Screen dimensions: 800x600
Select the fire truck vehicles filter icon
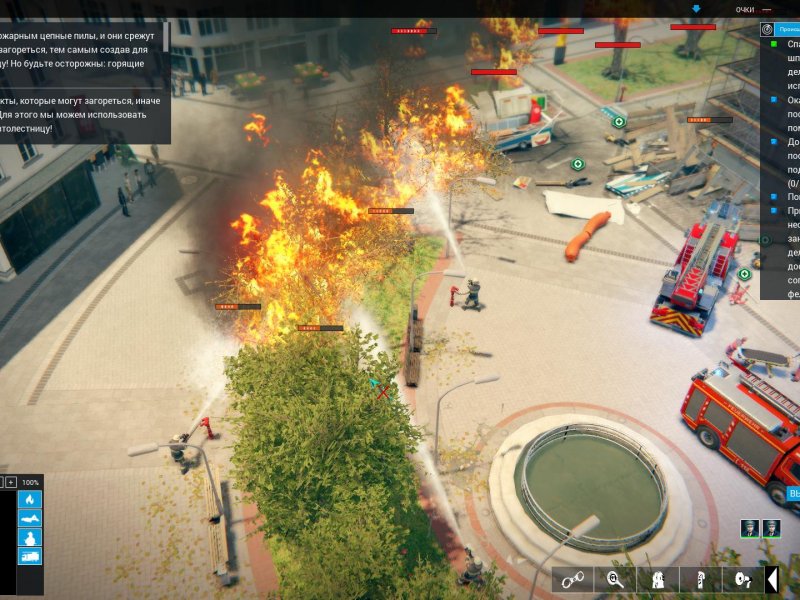click(30, 556)
